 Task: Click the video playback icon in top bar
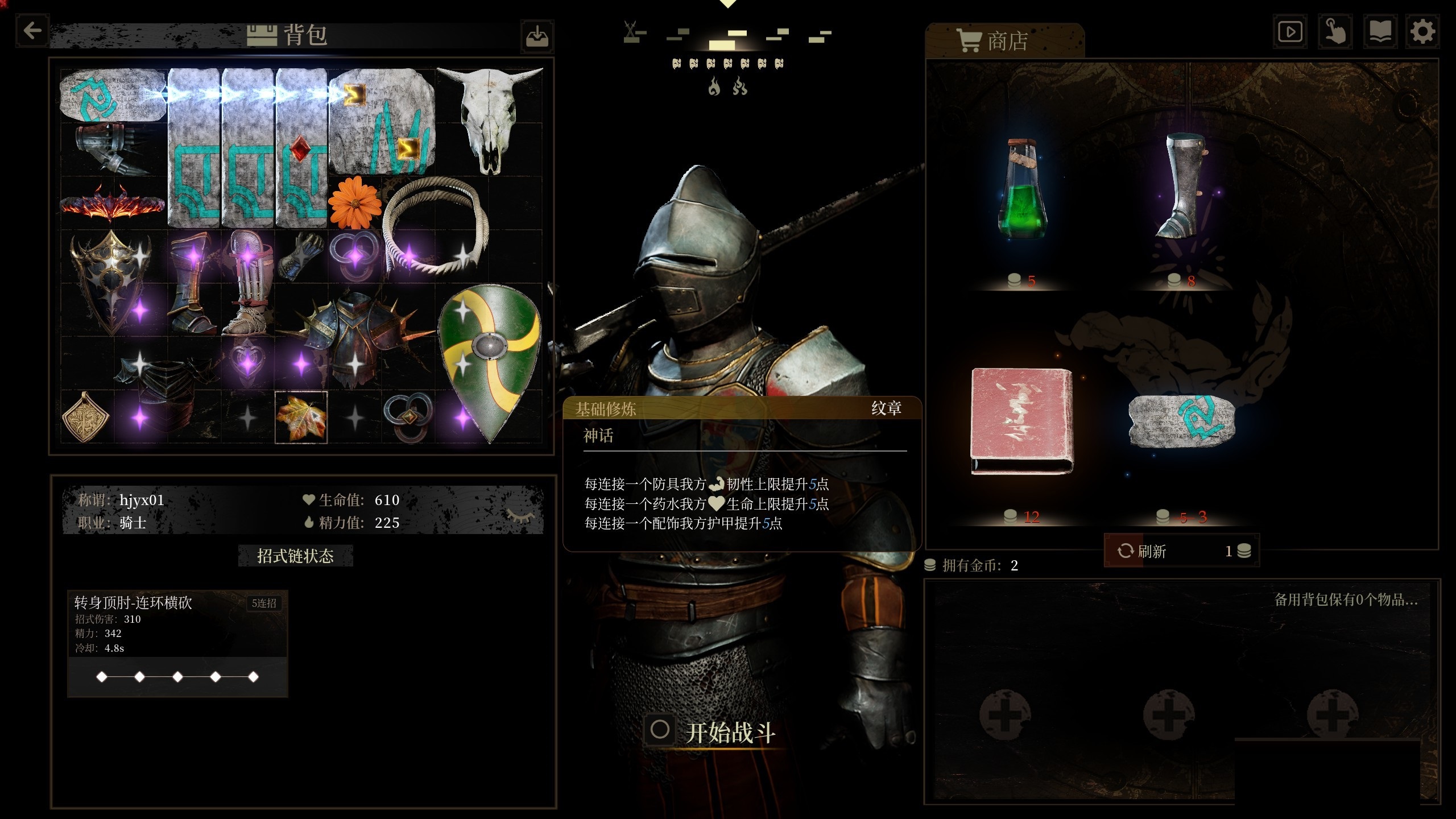click(1289, 32)
